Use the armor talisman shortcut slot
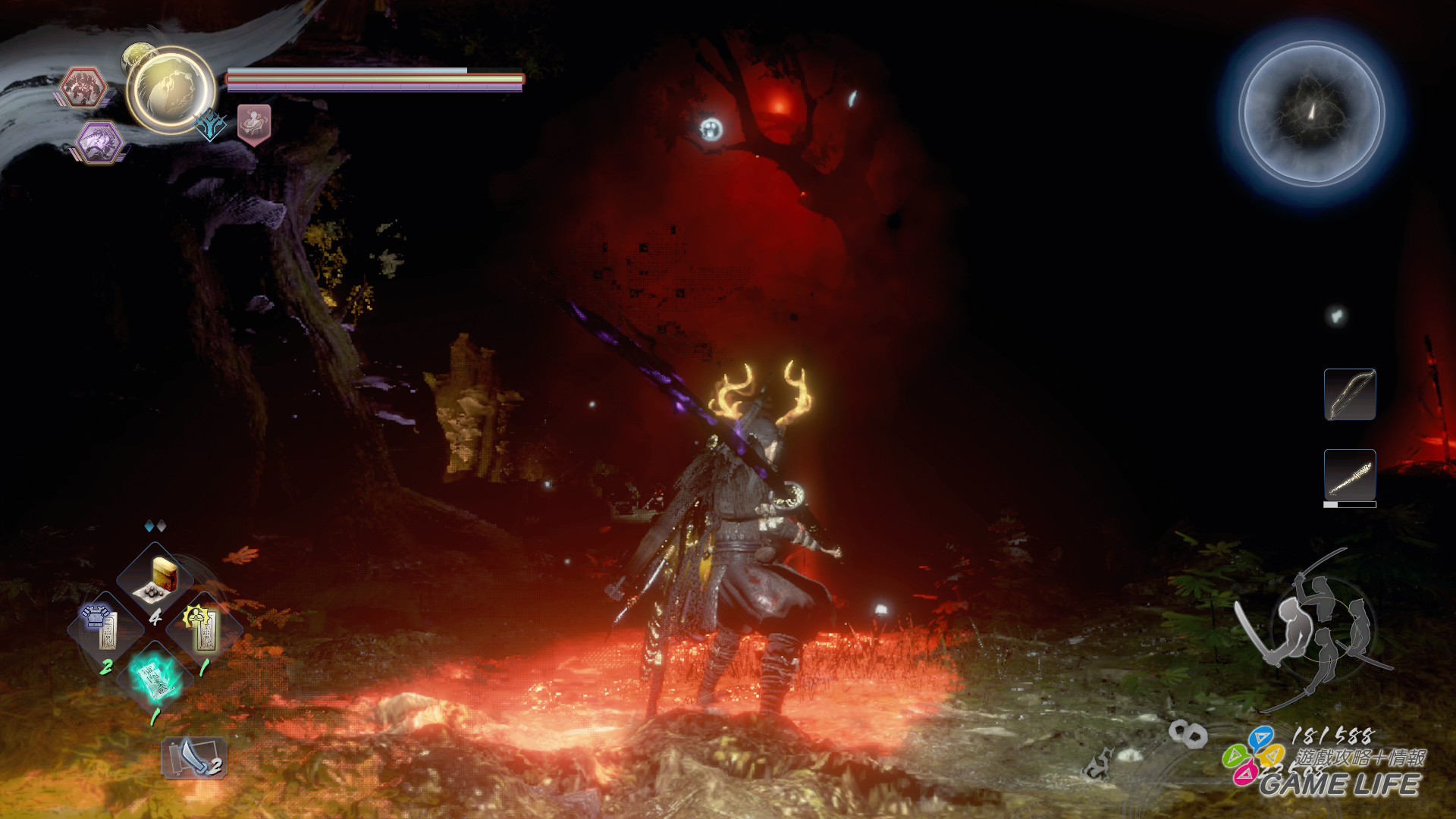 click(105, 628)
